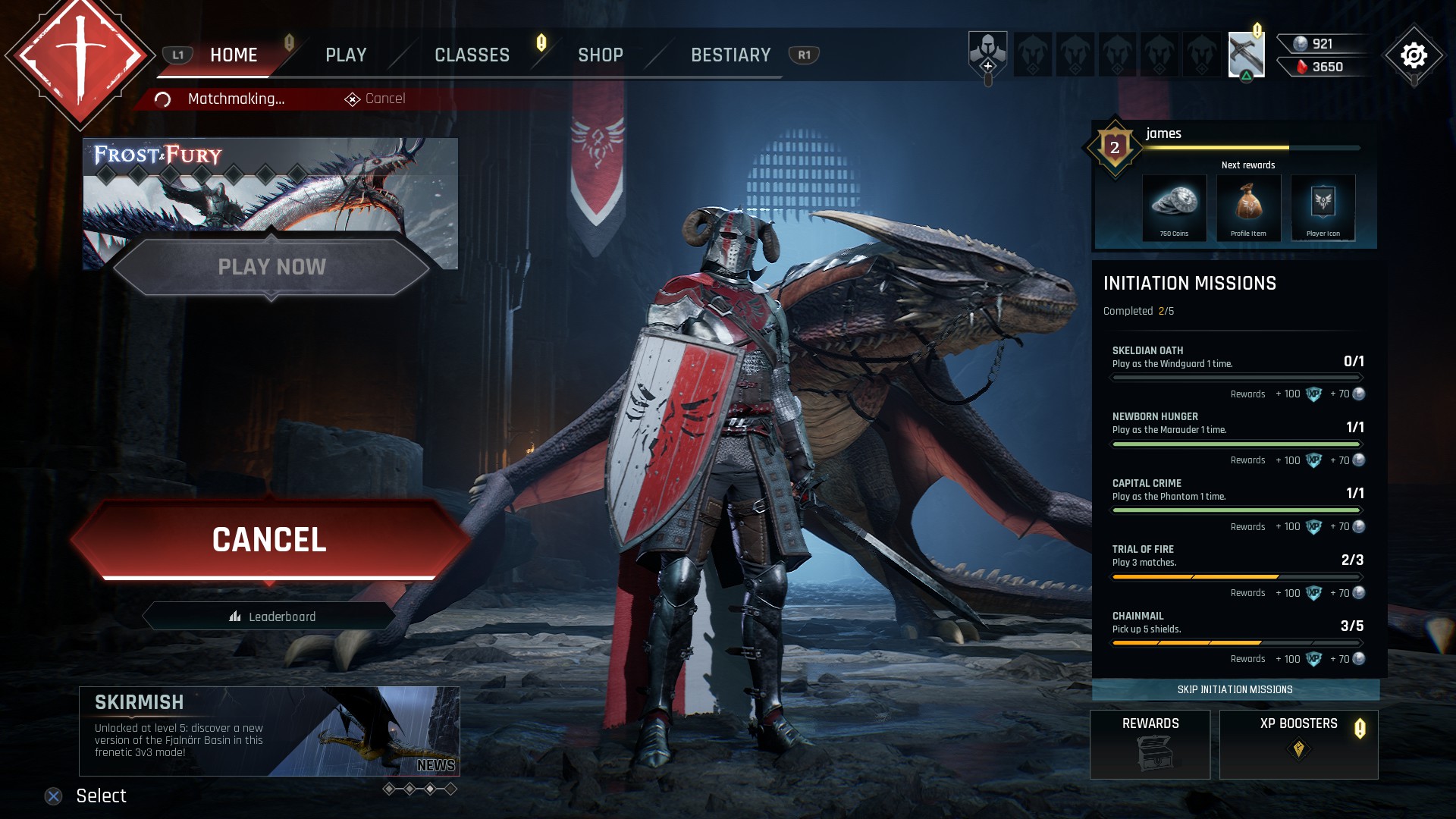
Task: Open the settings gear icon
Action: click(x=1414, y=55)
